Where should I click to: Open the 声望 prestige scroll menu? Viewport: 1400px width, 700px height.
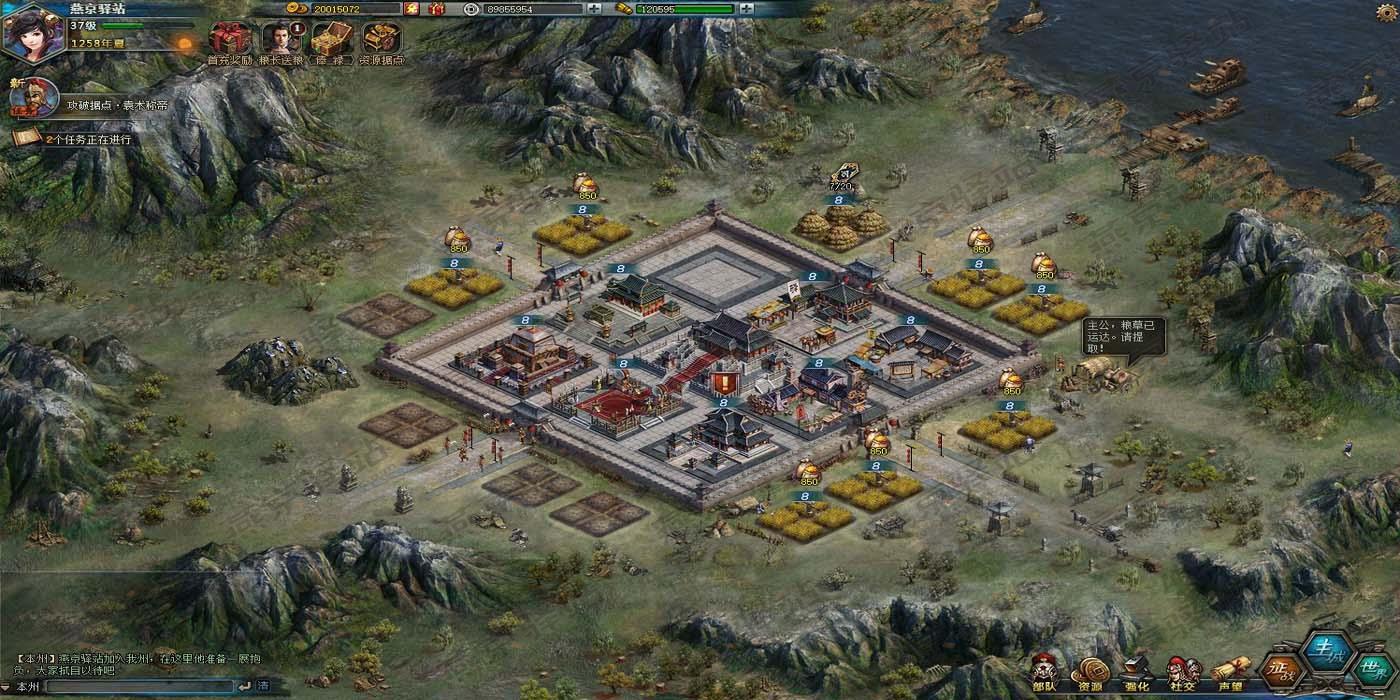tap(1231, 672)
